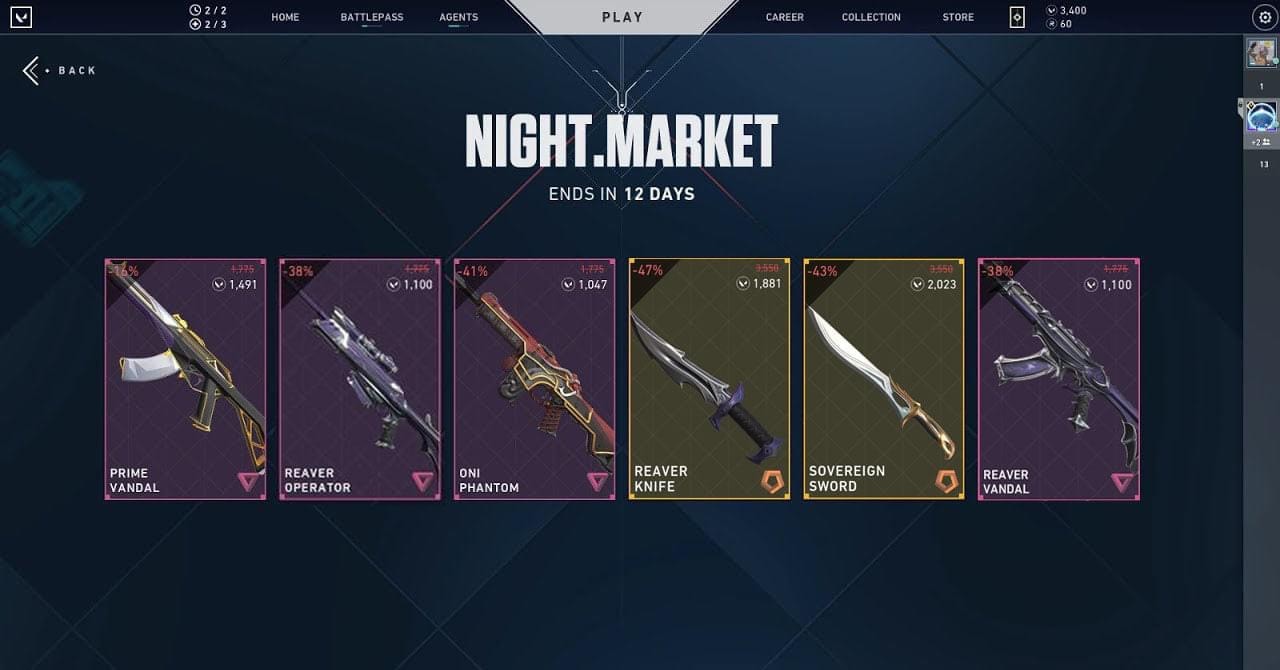Select the Oni Phantom offer card
Viewport: 1280px width, 670px height.
point(535,379)
